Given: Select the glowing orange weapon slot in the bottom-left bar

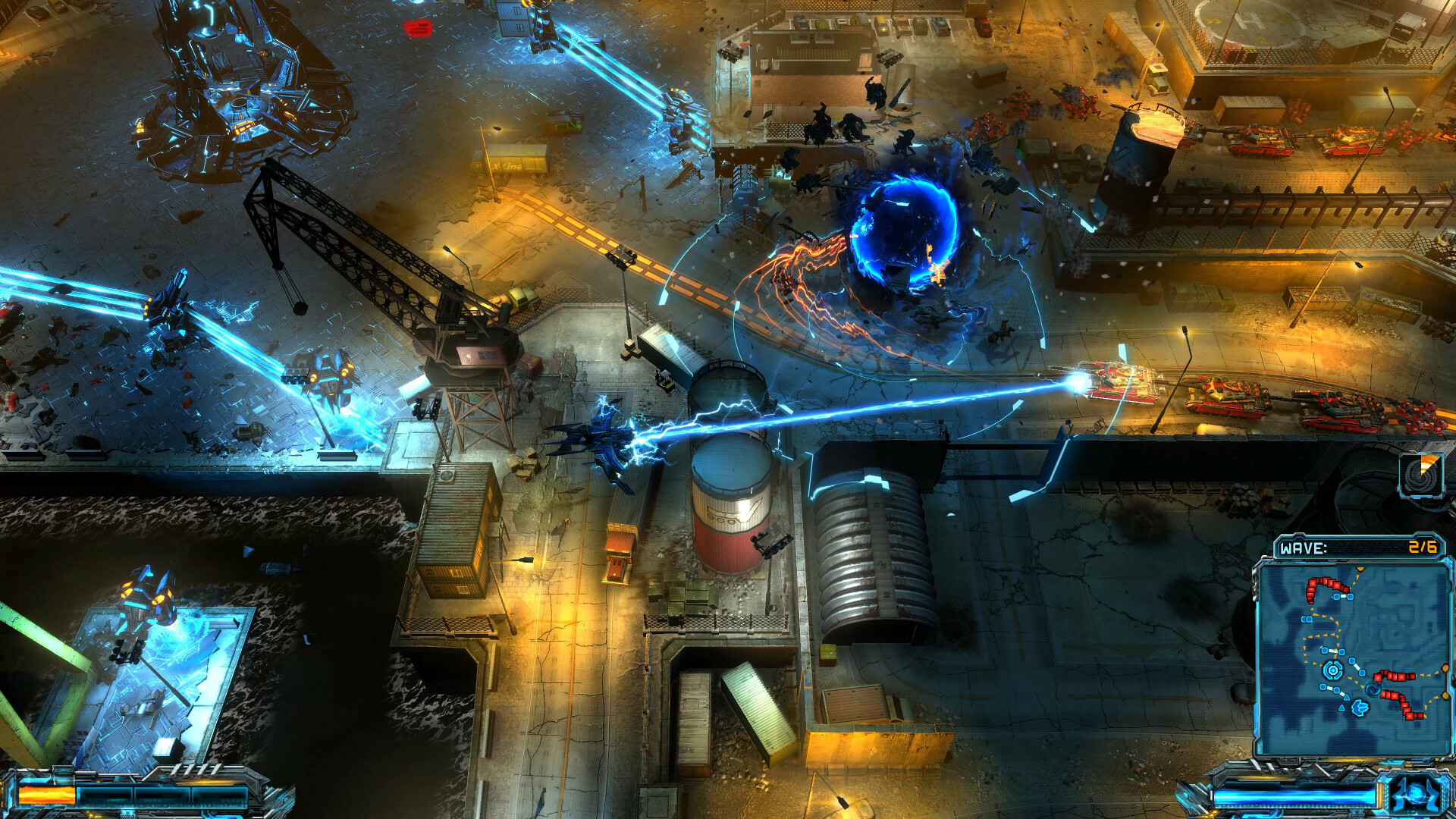Looking at the screenshot, I should [45, 794].
